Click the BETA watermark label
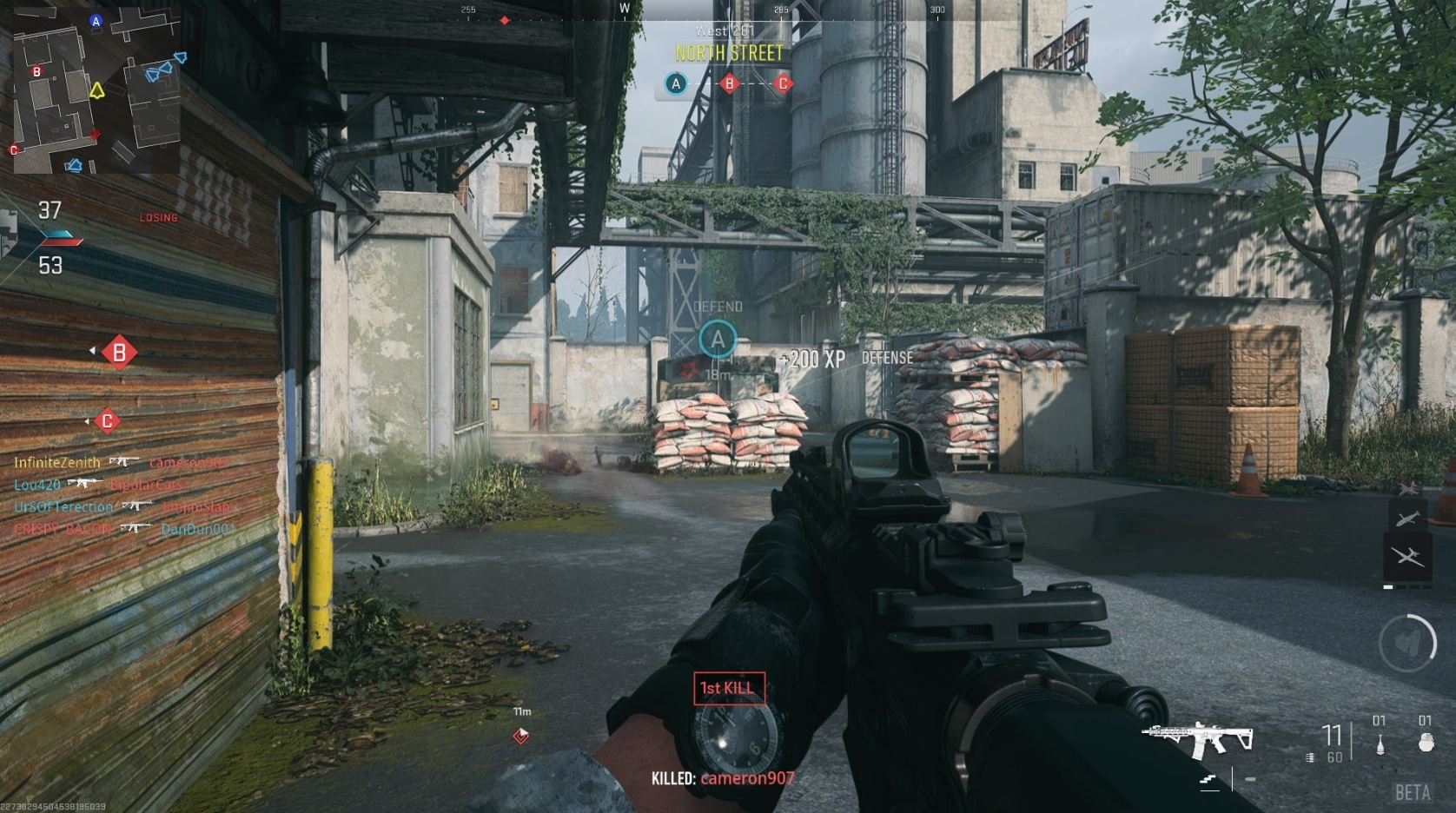This screenshot has height=813, width=1456. pyautogui.click(x=1414, y=793)
